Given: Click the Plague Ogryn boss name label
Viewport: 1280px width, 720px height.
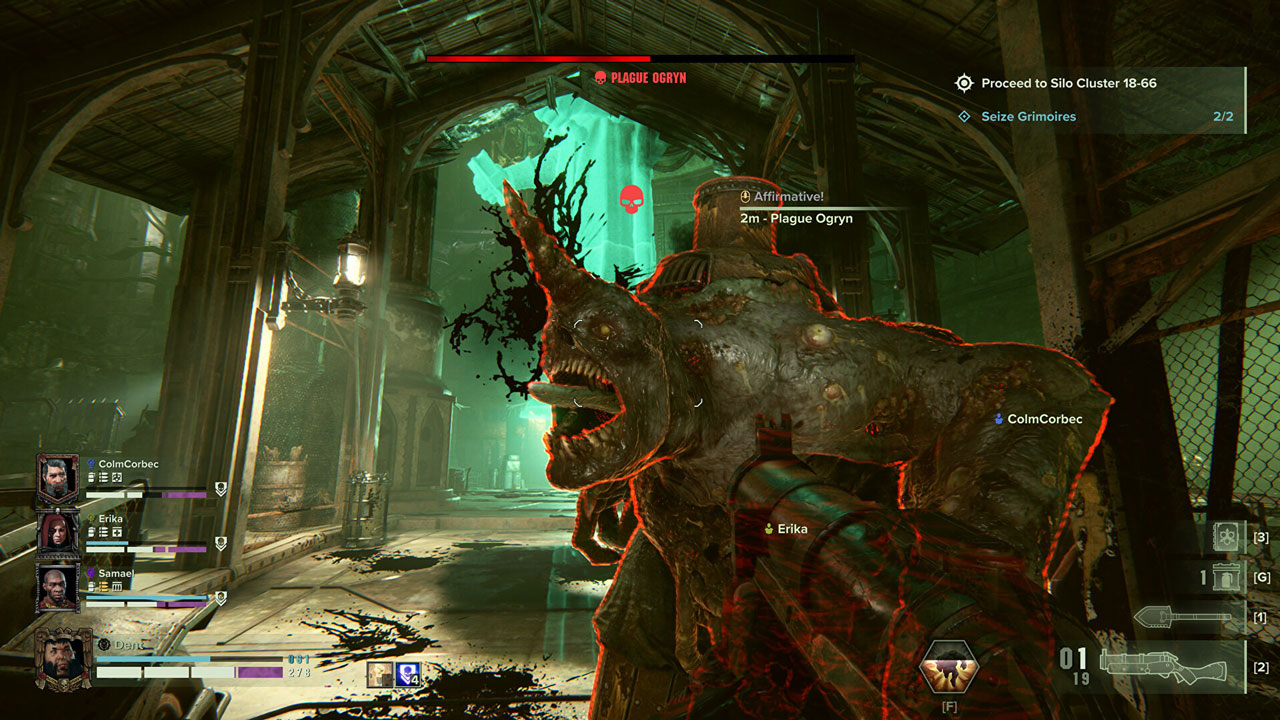Looking at the screenshot, I should click(649, 77).
